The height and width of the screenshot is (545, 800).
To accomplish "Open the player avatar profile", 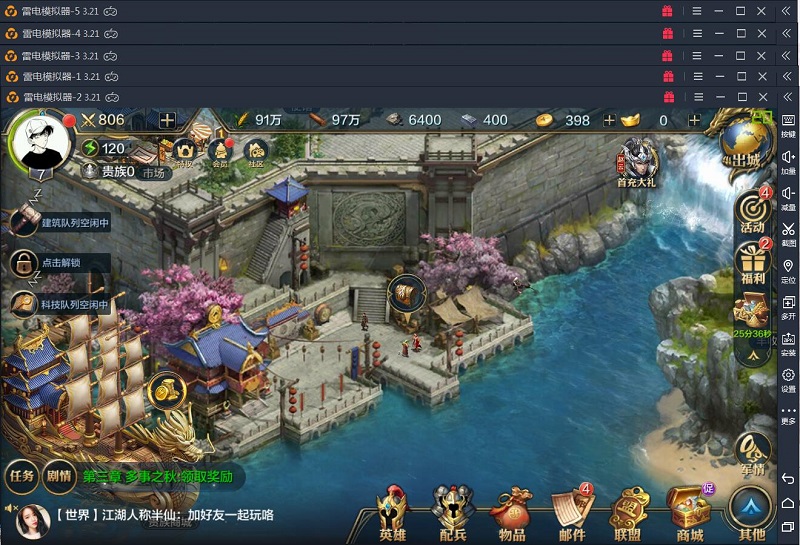I will click(x=41, y=142).
